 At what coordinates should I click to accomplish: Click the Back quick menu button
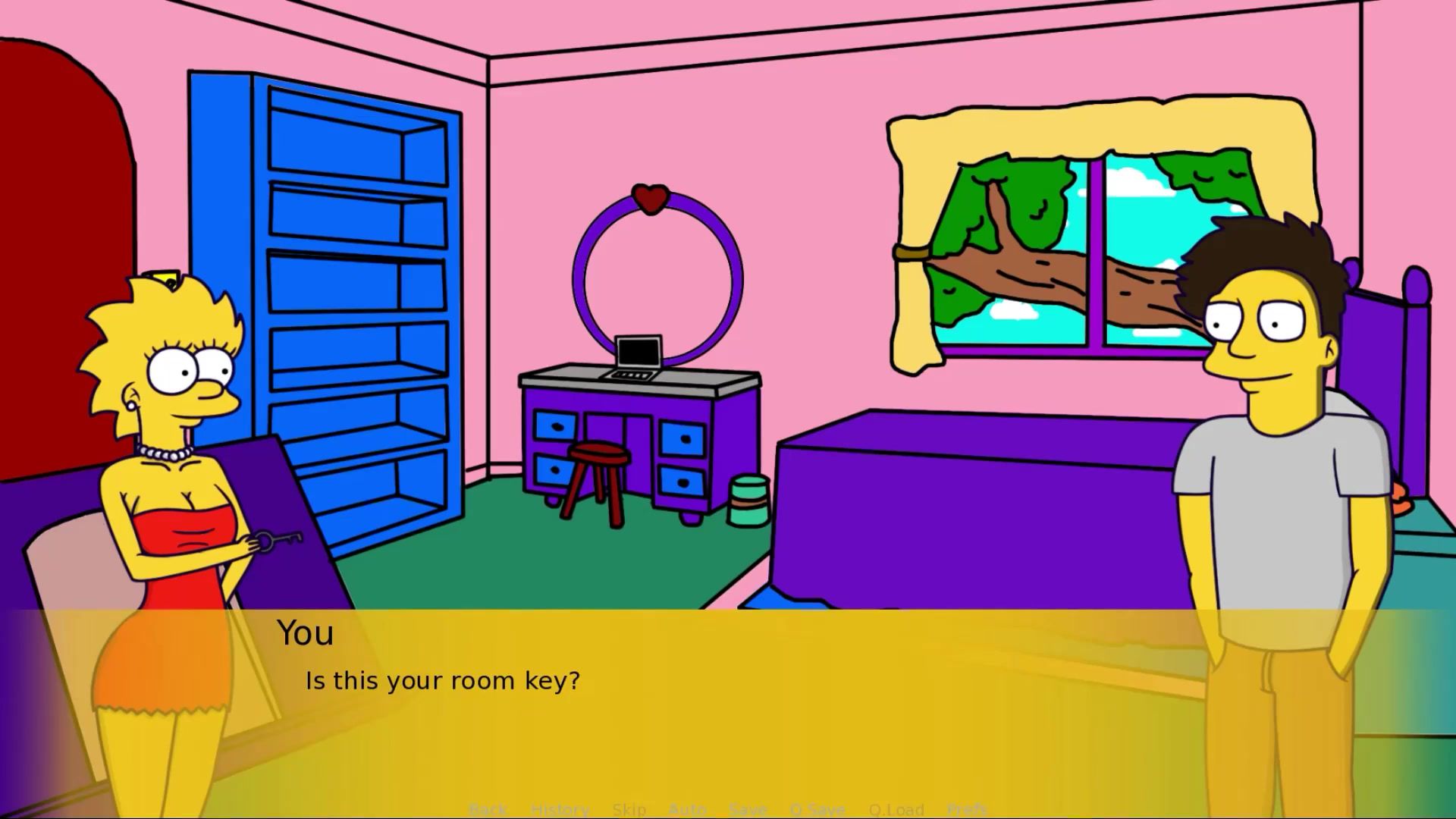pyautogui.click(x=488, y=809)
